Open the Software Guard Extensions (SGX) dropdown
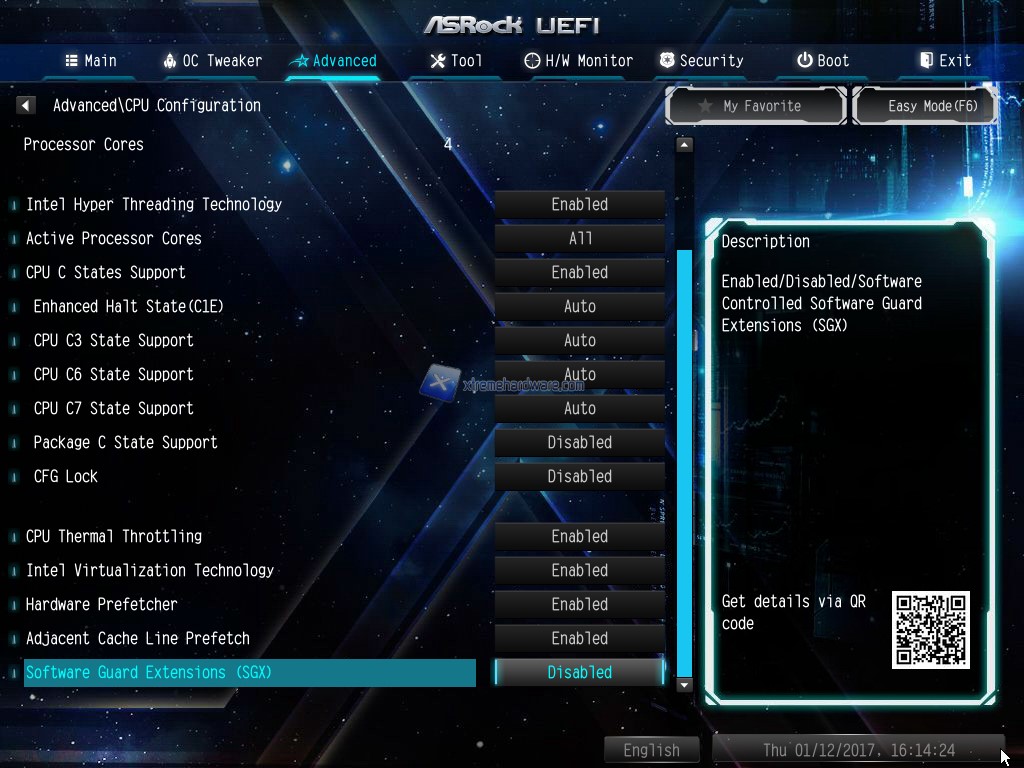The image size is (1024, 768). (580, 673)
